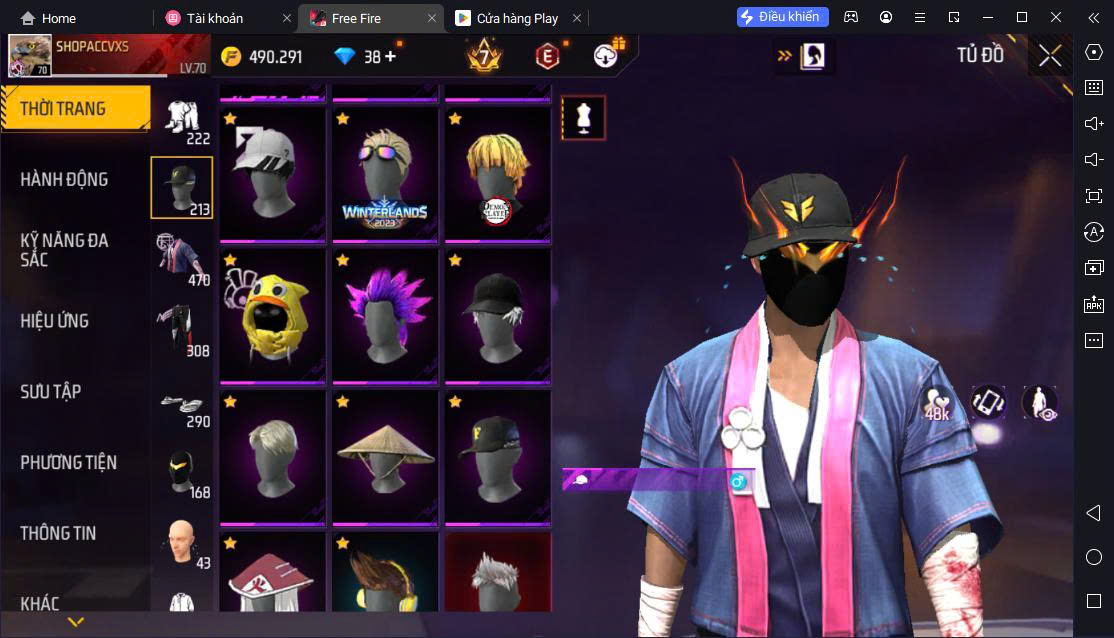Select the white cap with number 7
Viewport: 1114px width, 638px height.
tap(273, 173)
